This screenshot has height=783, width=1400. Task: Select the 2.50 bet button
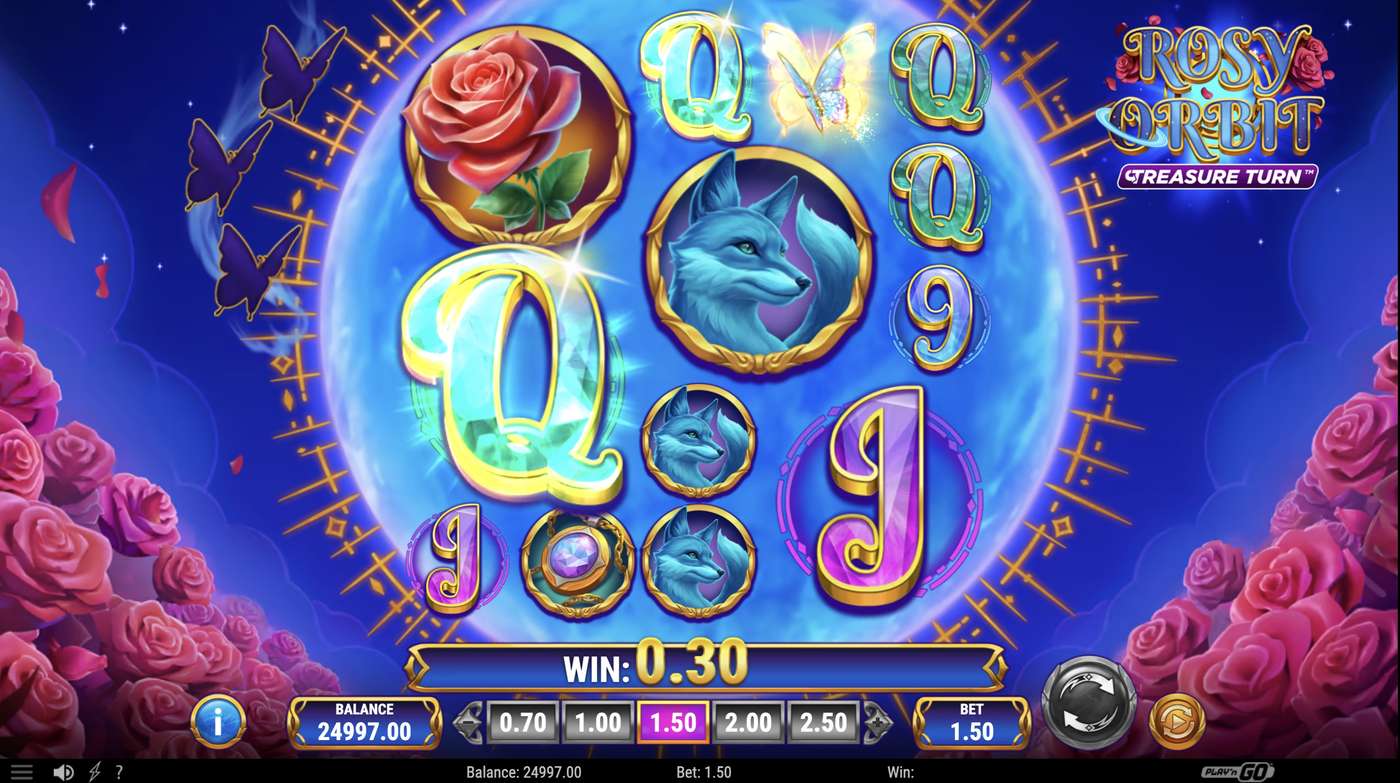click(x=822, y=720)
